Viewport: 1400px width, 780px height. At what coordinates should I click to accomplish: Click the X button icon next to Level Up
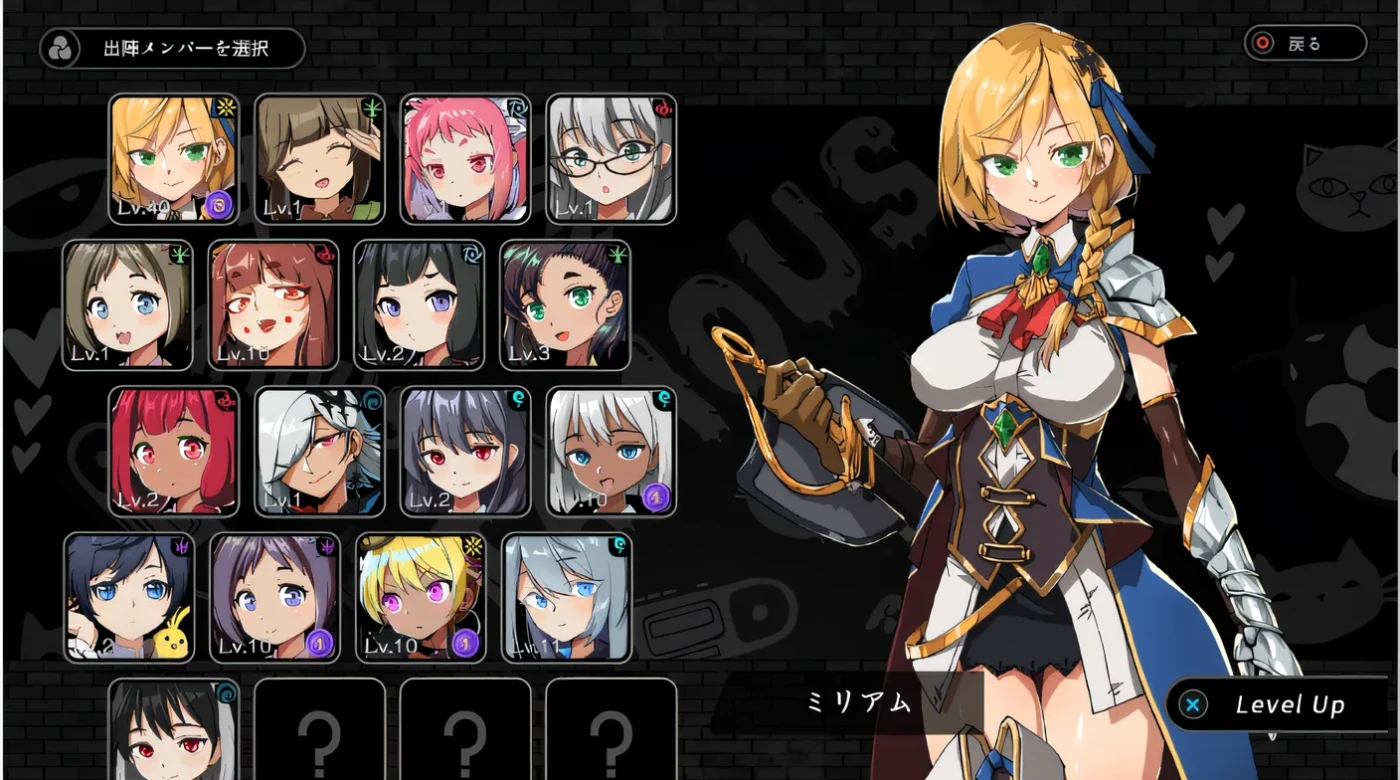1191,703
